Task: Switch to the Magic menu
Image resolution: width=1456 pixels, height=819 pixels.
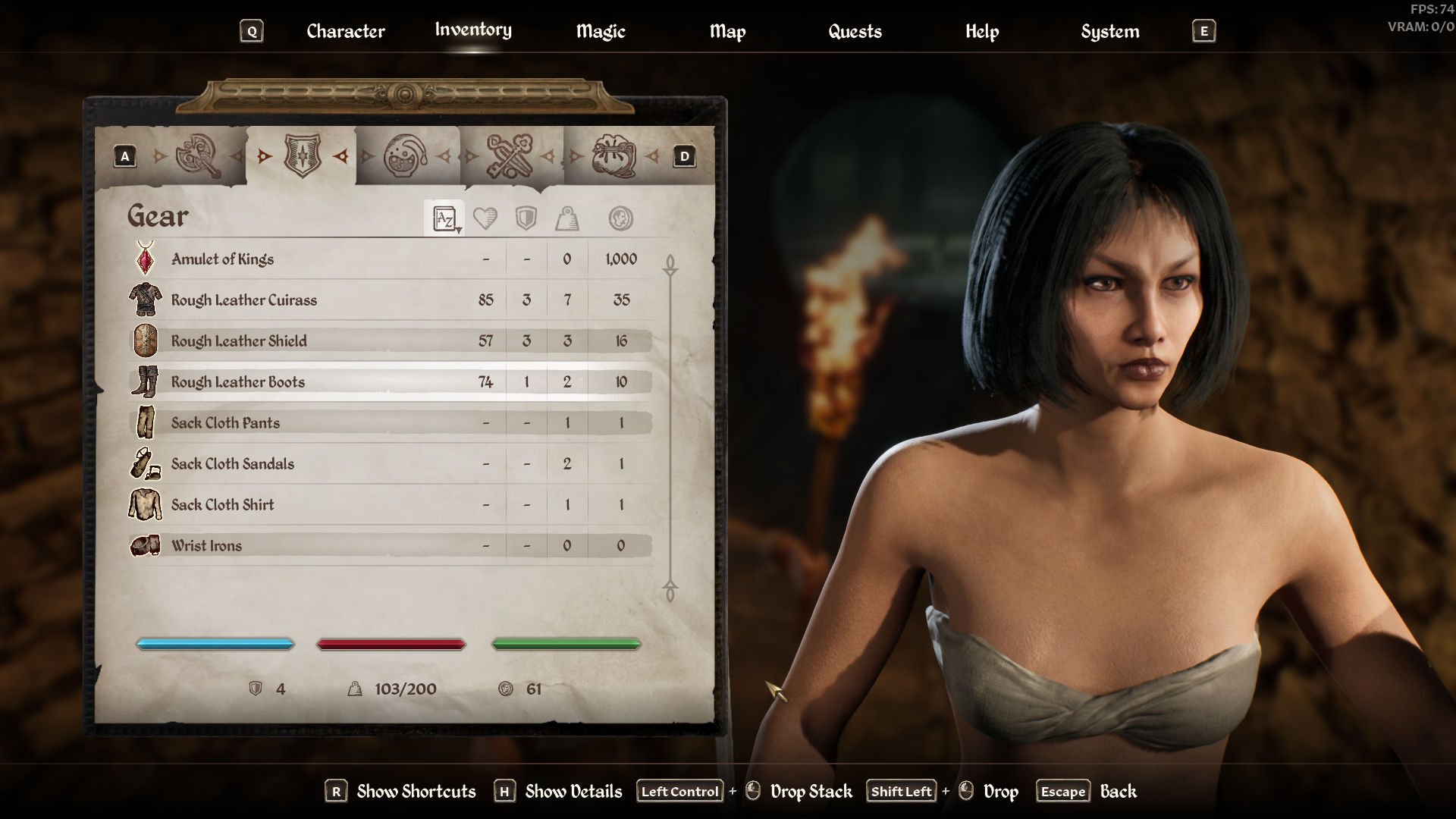Action: click(600, 31)
